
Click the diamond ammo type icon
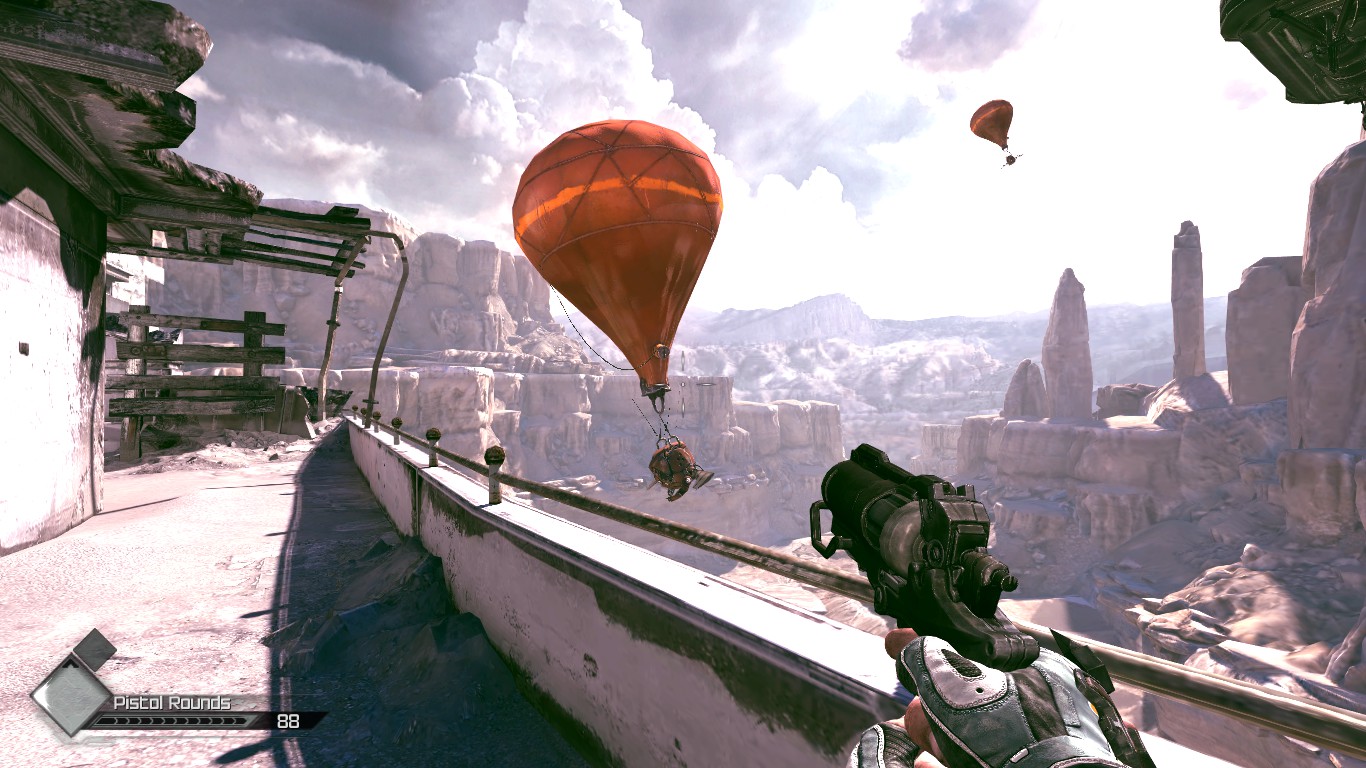(71, 693)
